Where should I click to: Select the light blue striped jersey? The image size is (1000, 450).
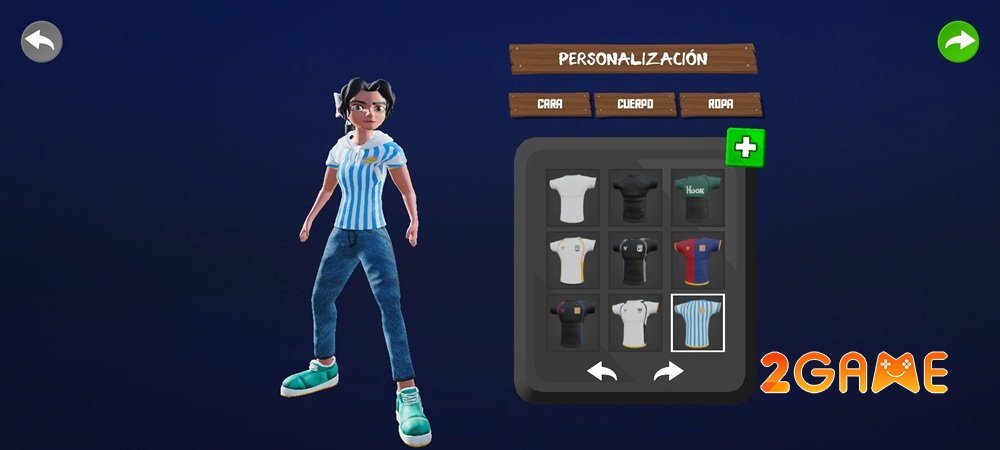click(697, 322)
